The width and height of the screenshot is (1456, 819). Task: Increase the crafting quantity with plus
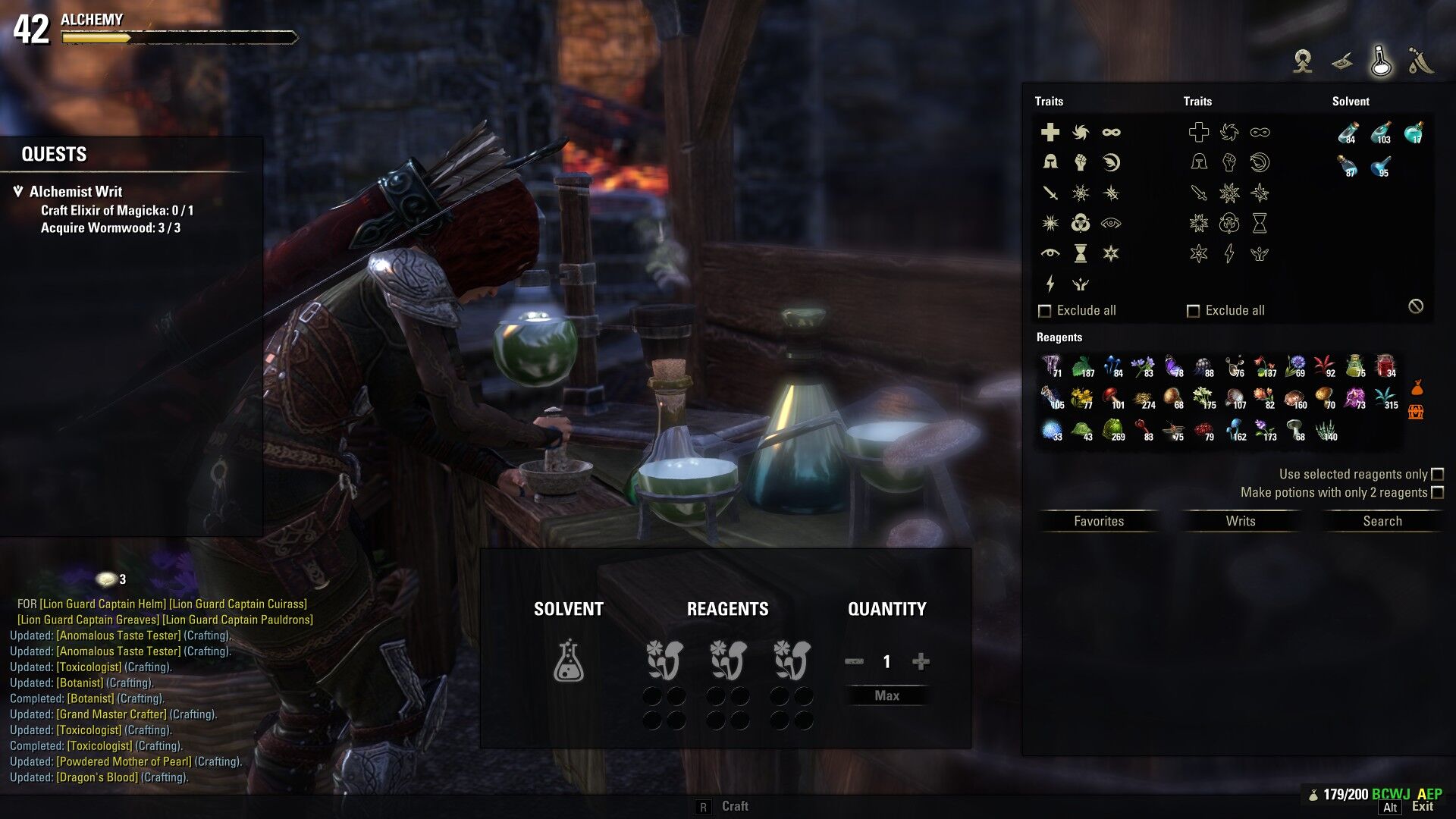(921, 662)
